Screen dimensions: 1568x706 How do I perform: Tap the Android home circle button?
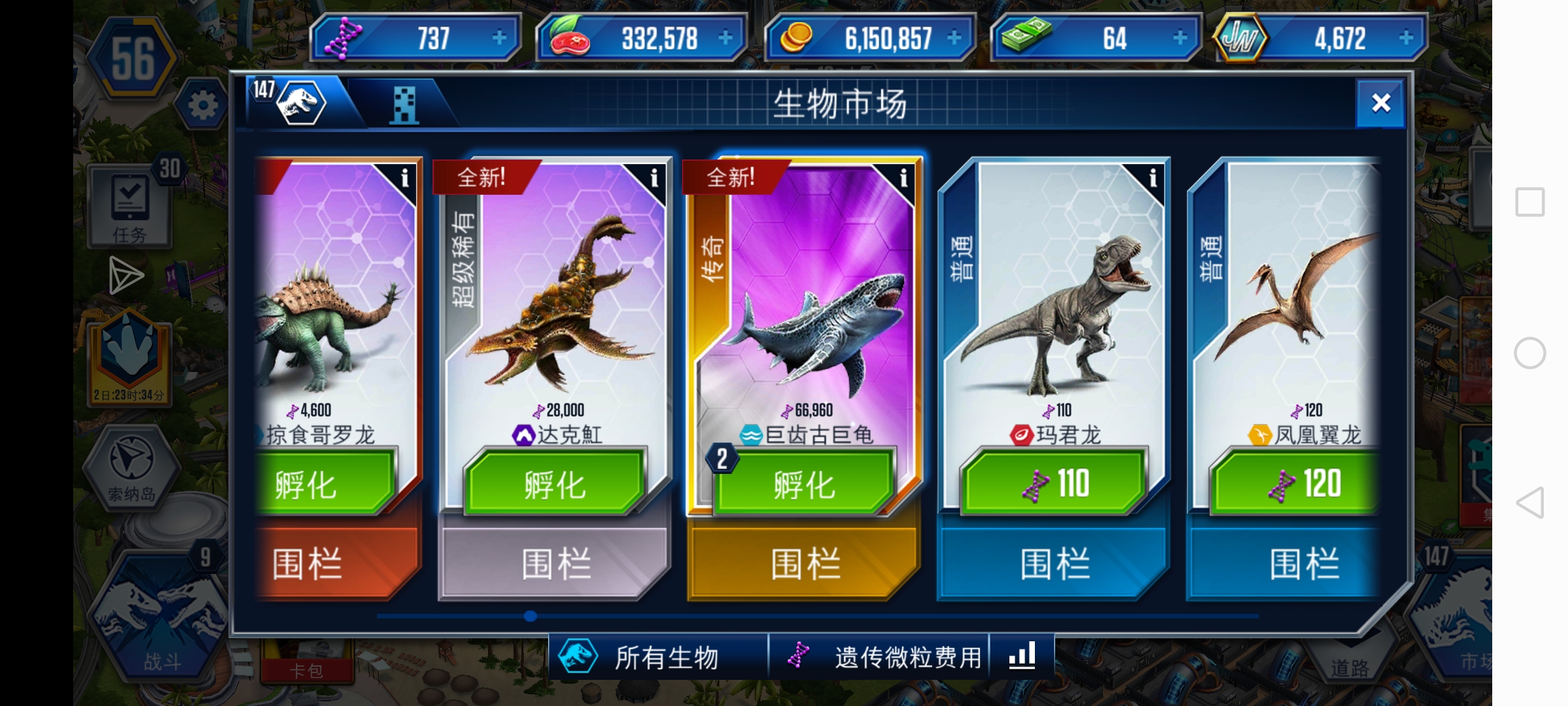[x=1530, y=353]
